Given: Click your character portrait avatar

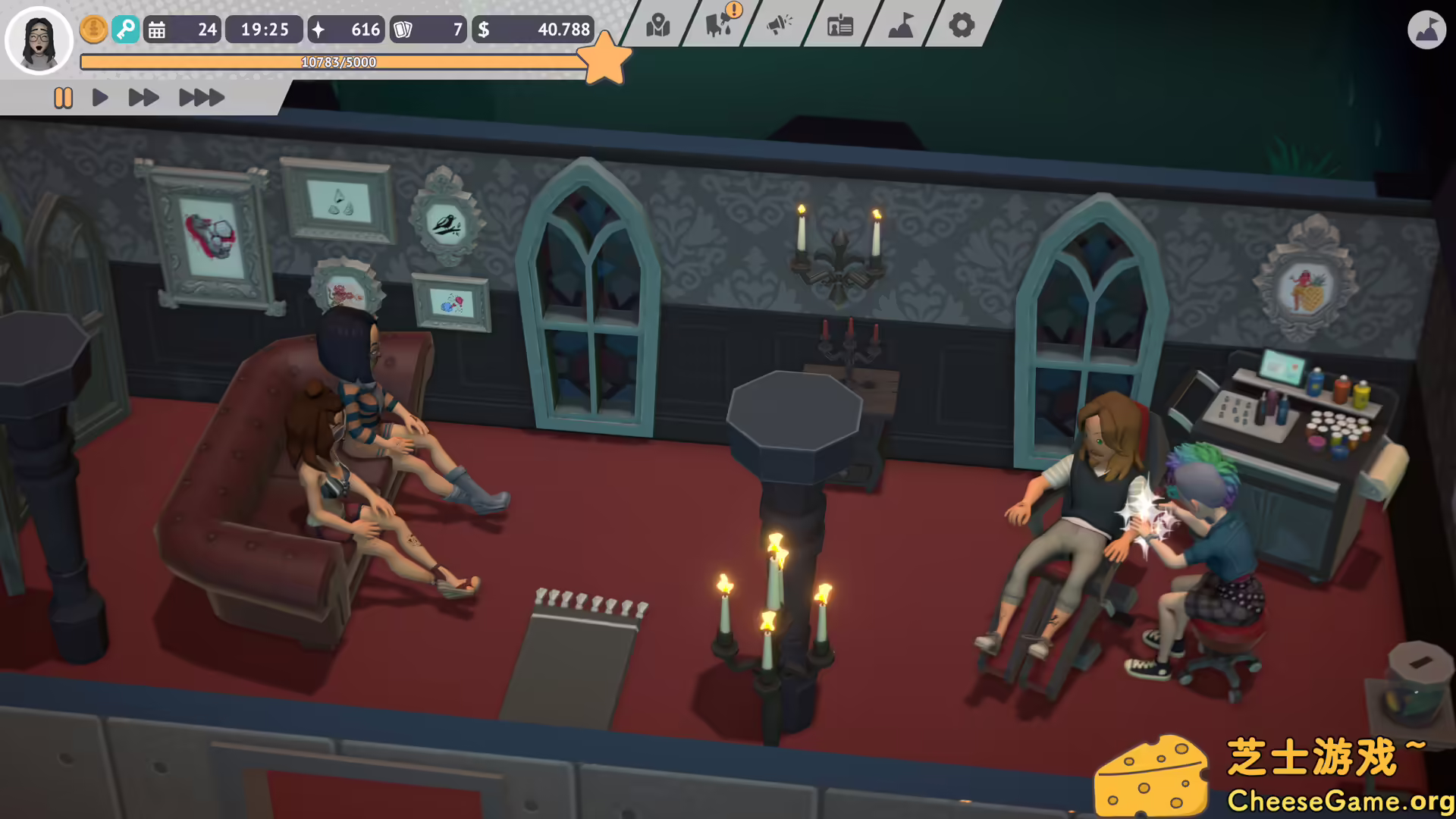Looking at the screenshot, I should [x=38, y=40].
